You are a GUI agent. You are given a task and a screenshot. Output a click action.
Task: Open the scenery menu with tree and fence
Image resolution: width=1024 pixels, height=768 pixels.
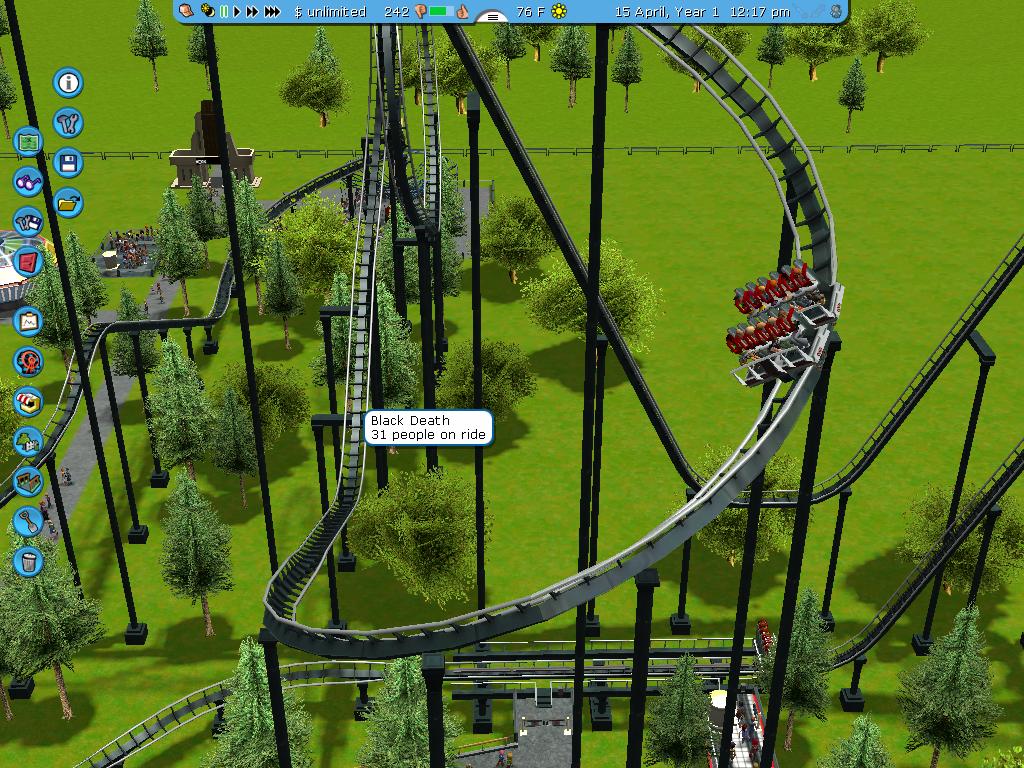pos(28,440)
